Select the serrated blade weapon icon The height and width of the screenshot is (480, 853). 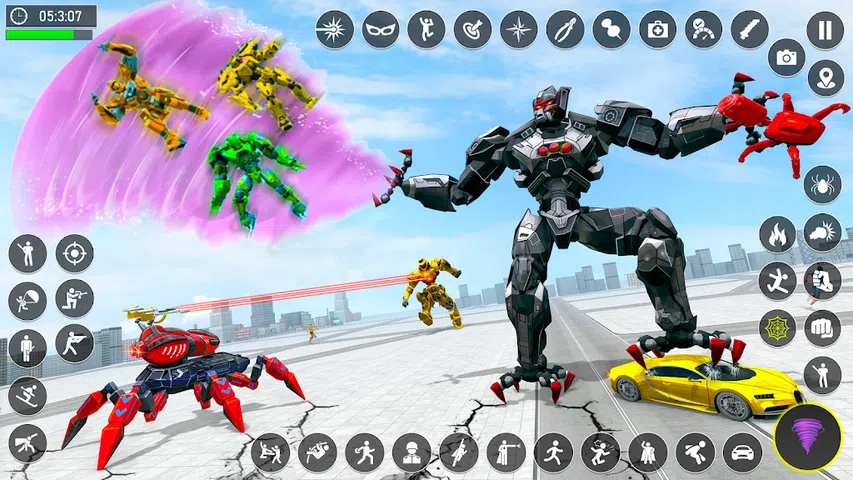click(x=749, y=30)
